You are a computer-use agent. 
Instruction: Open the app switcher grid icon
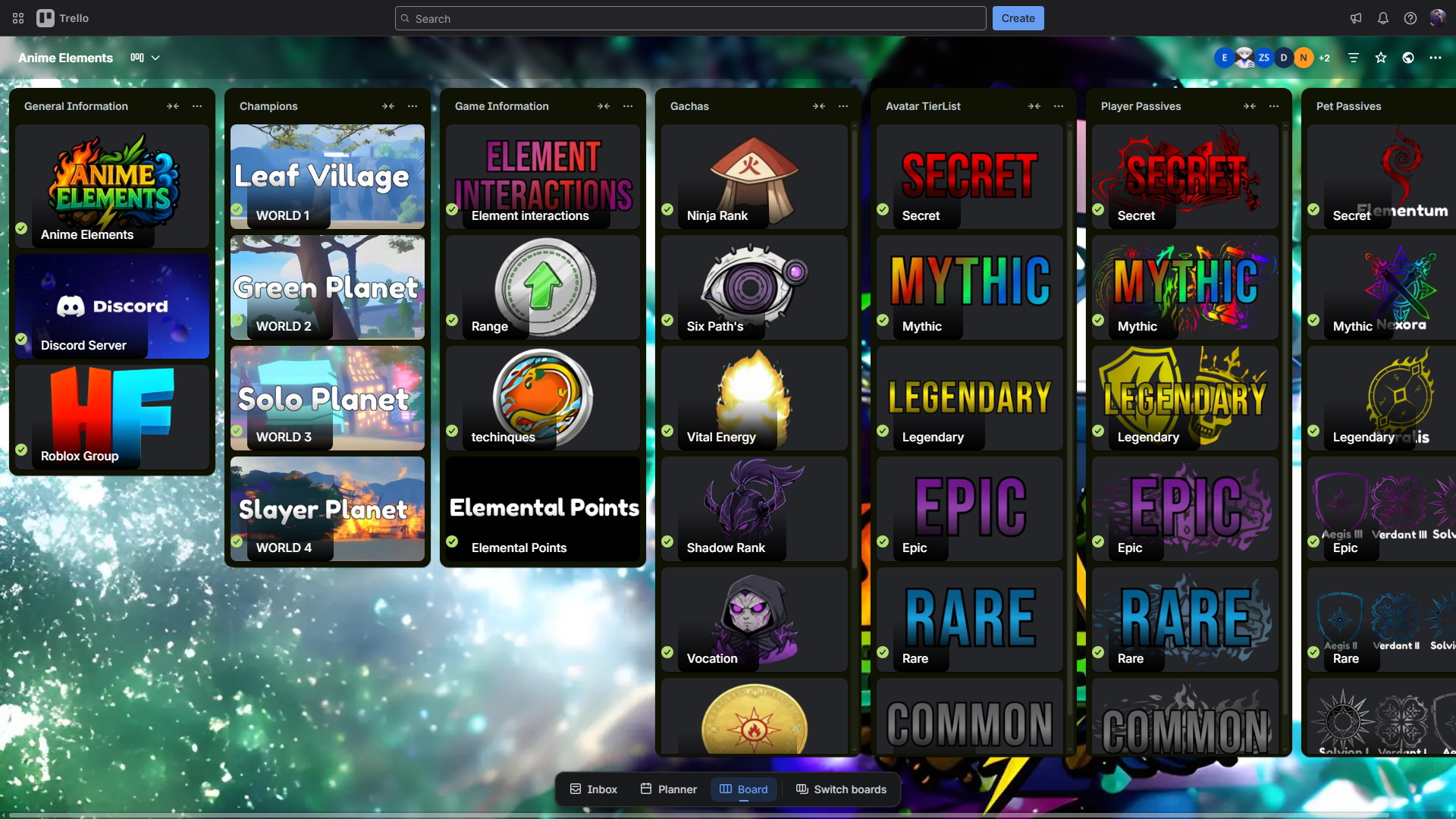[x=17, y=18]
